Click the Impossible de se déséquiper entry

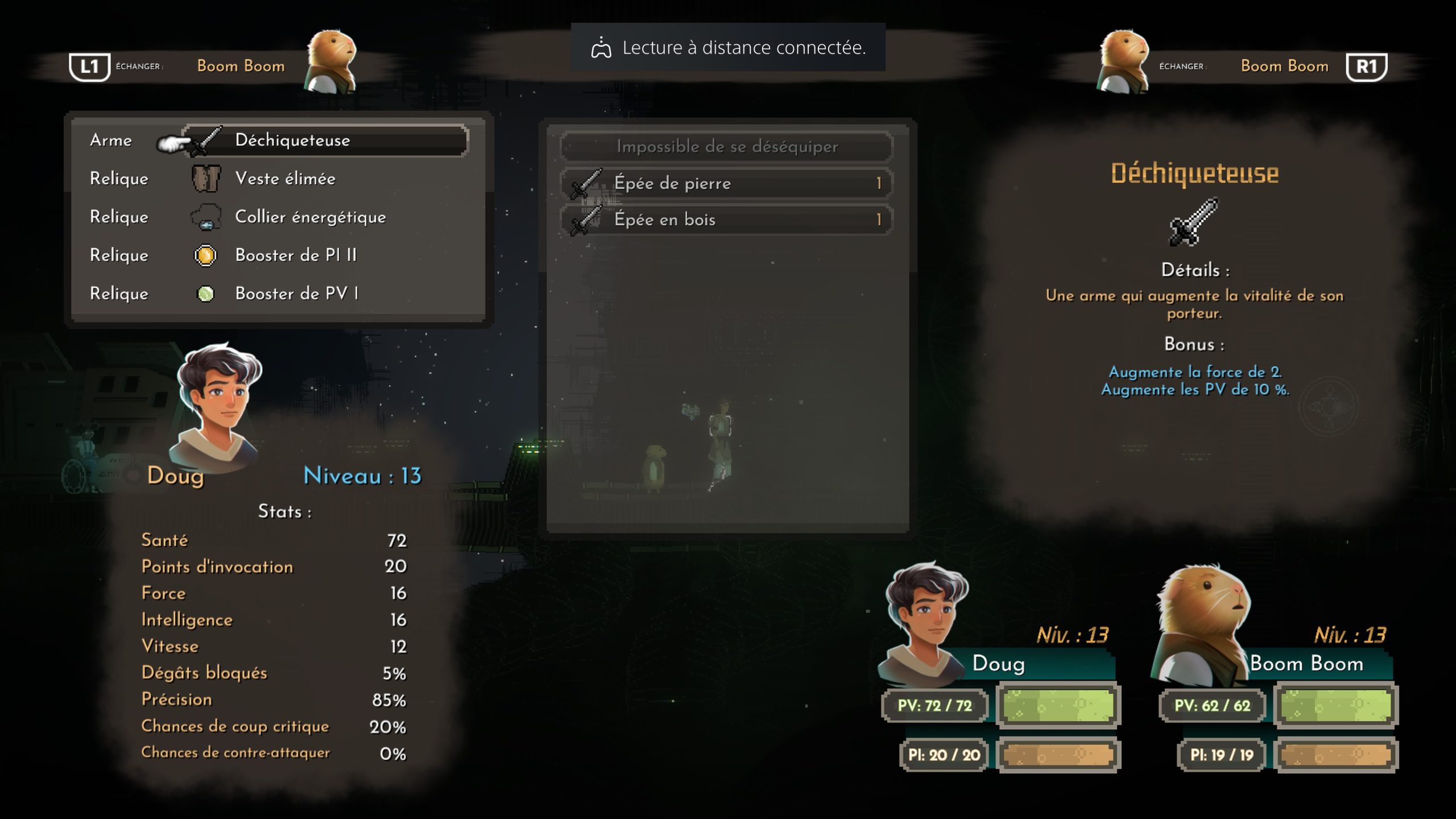point(726,147)
